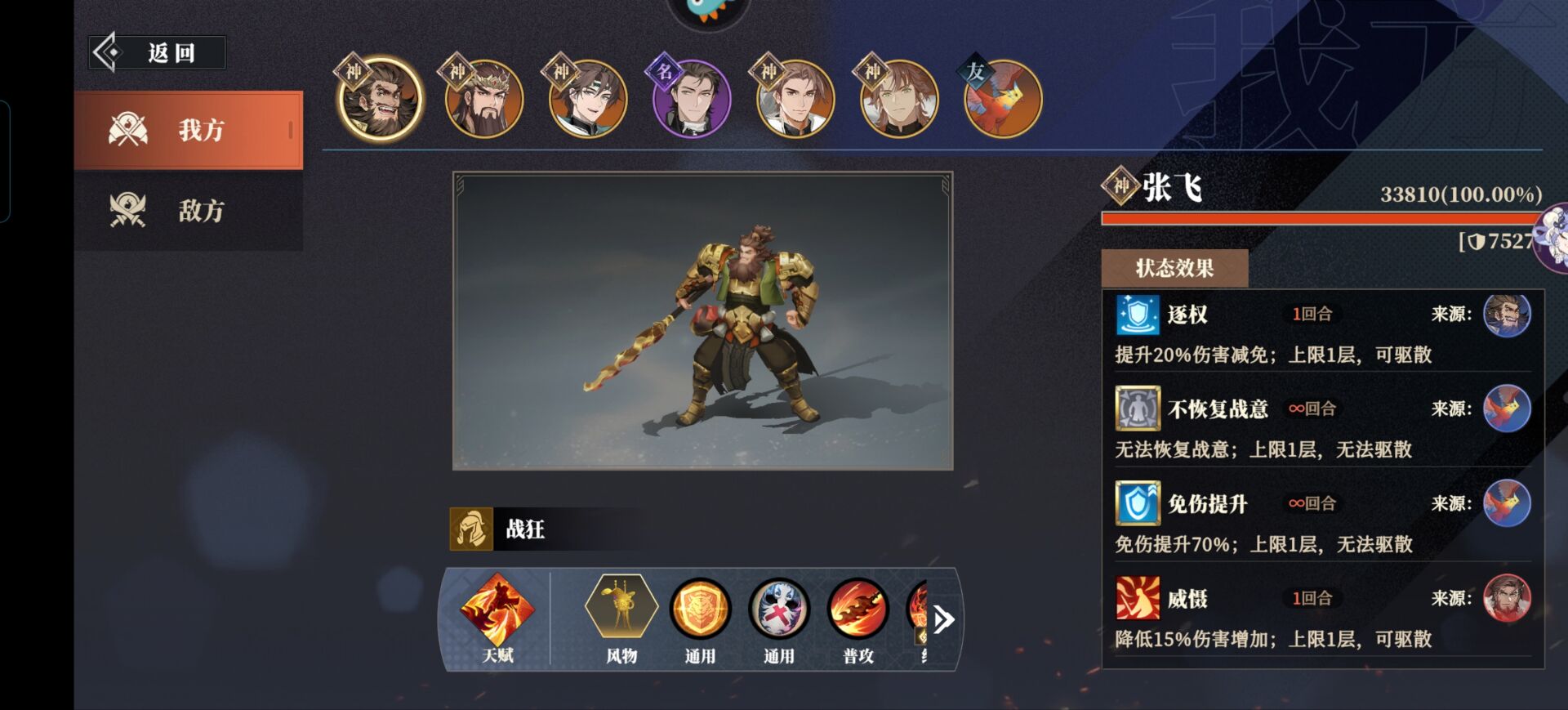View the 普攻 basic attack skill
Screen dimensions: 1568x710
pyautogui.click(x=857, y=609)
